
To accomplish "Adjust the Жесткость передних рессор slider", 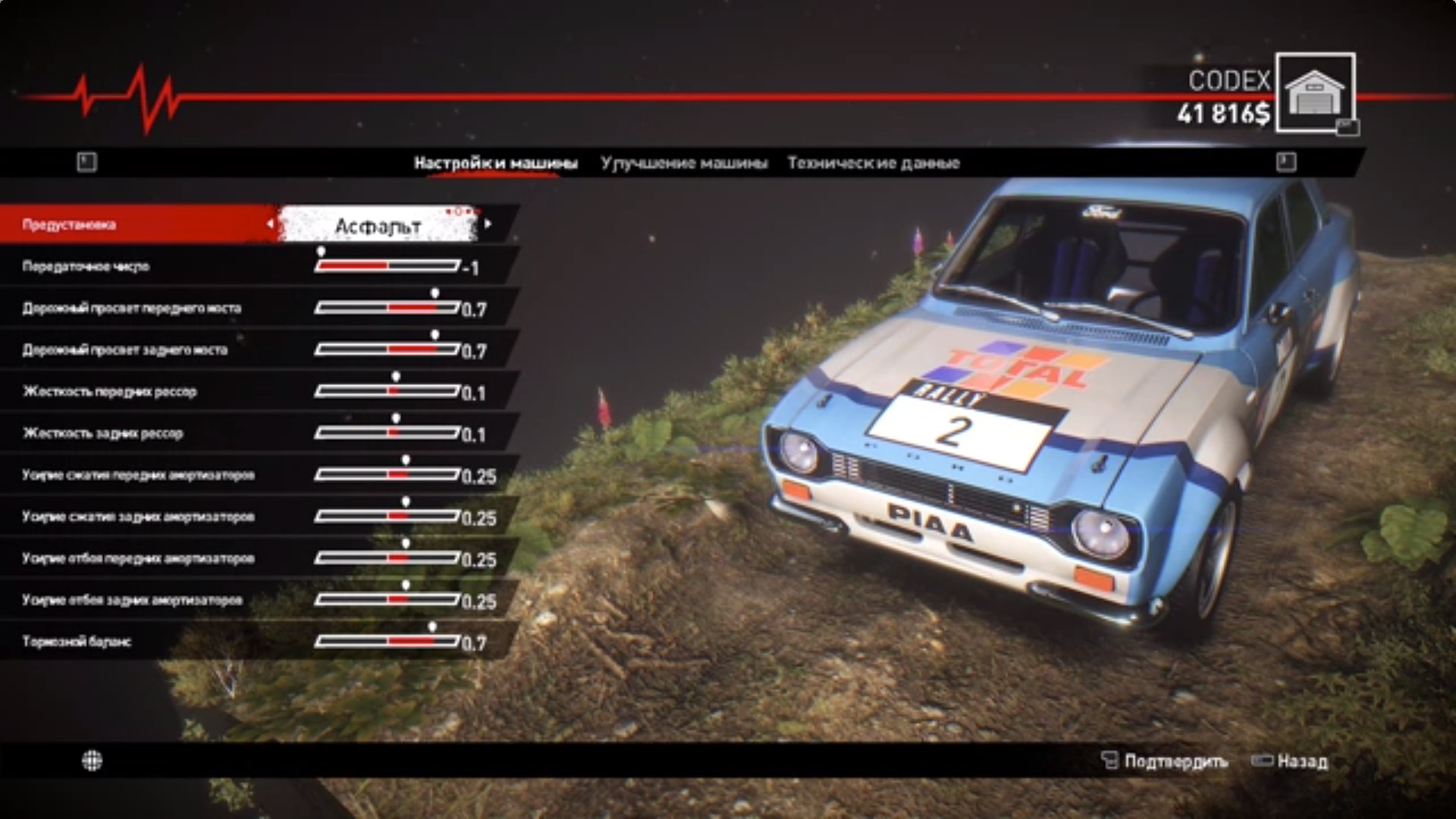I will [387, 391].
